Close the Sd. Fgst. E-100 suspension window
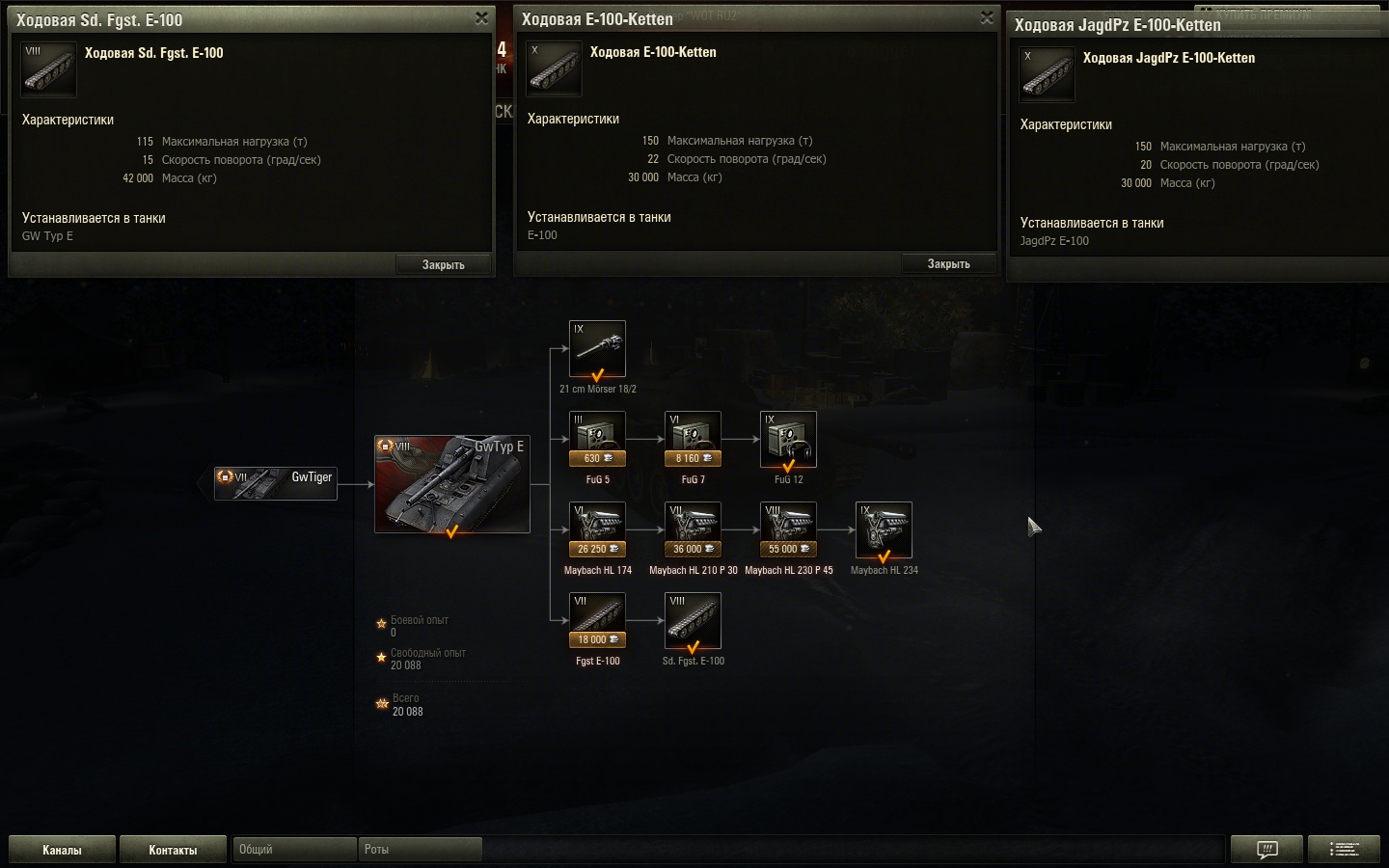The height and width of the screenshot is (868, 1389). (481, 18)
